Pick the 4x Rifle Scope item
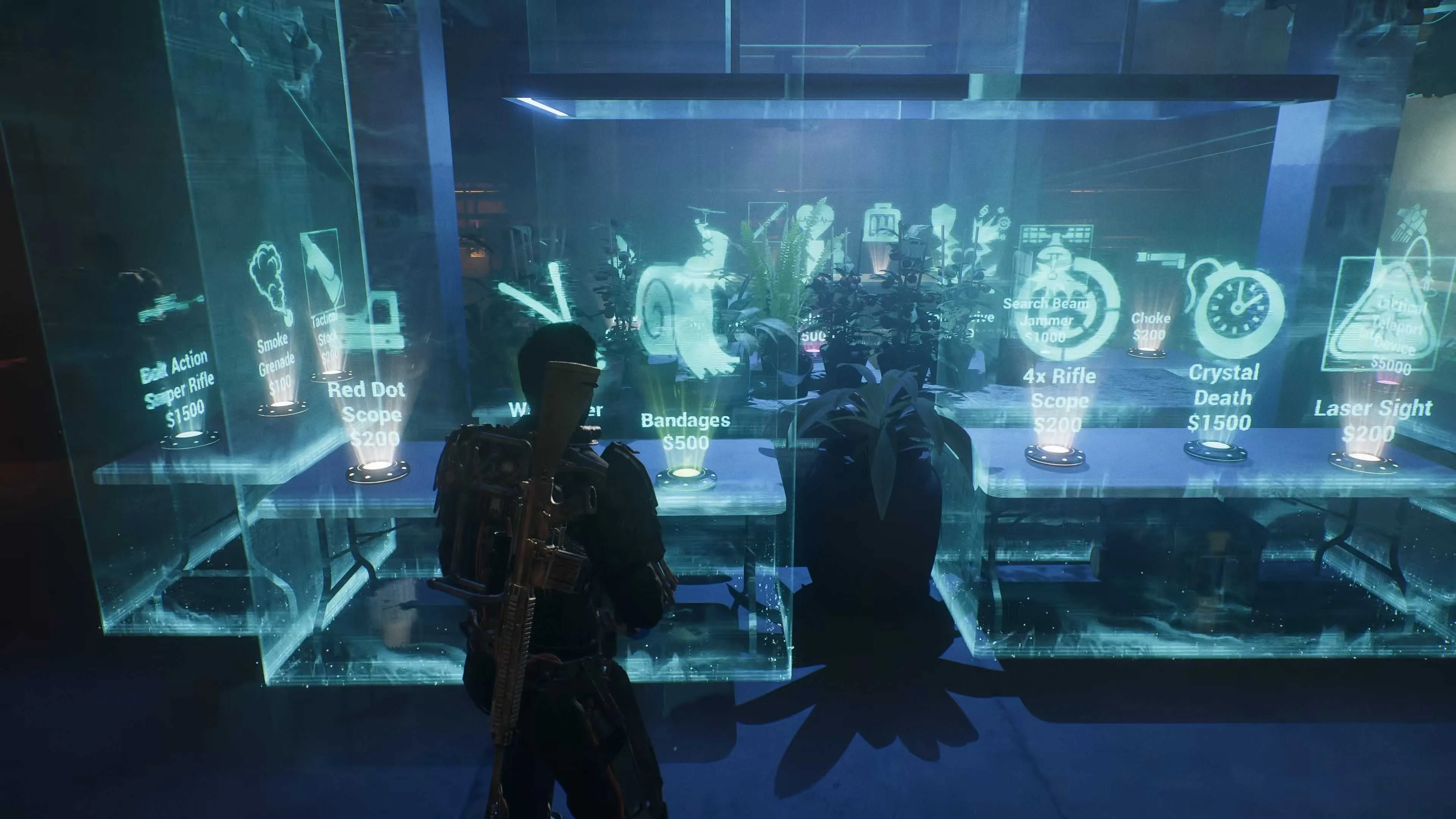 pos(1059,400)
